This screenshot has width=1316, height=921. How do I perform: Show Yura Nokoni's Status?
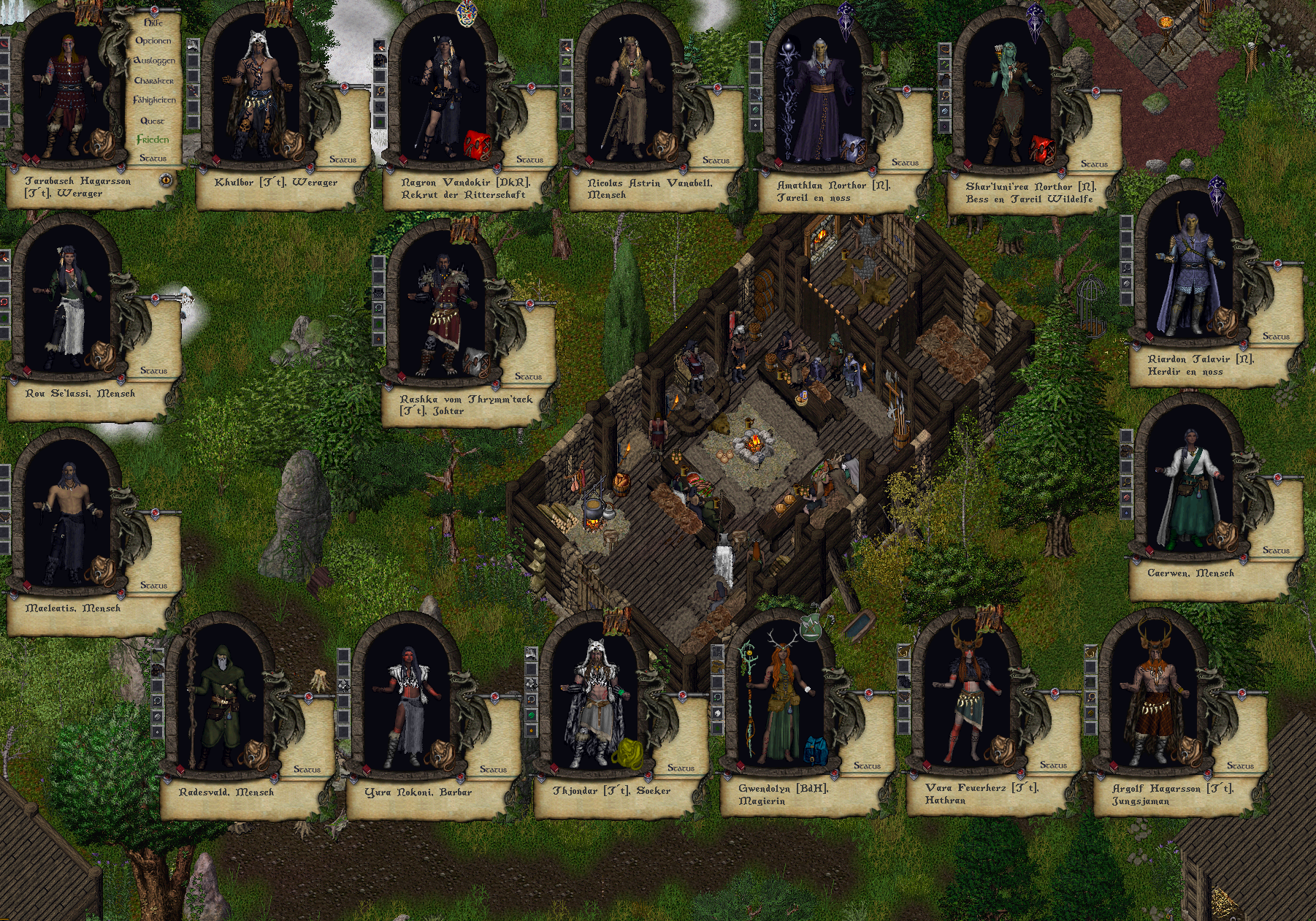493,769
